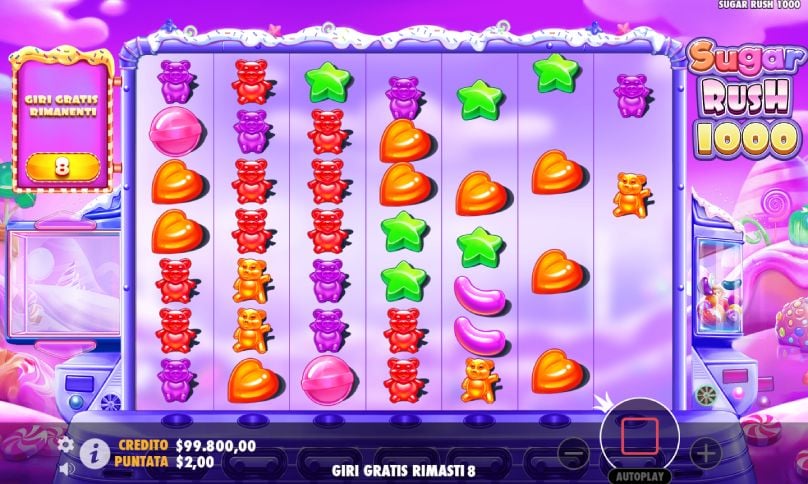The width and height of the screenshot is (808, 484).
Task: Toggle sound with the speaker icon
Action: point(66,466)
